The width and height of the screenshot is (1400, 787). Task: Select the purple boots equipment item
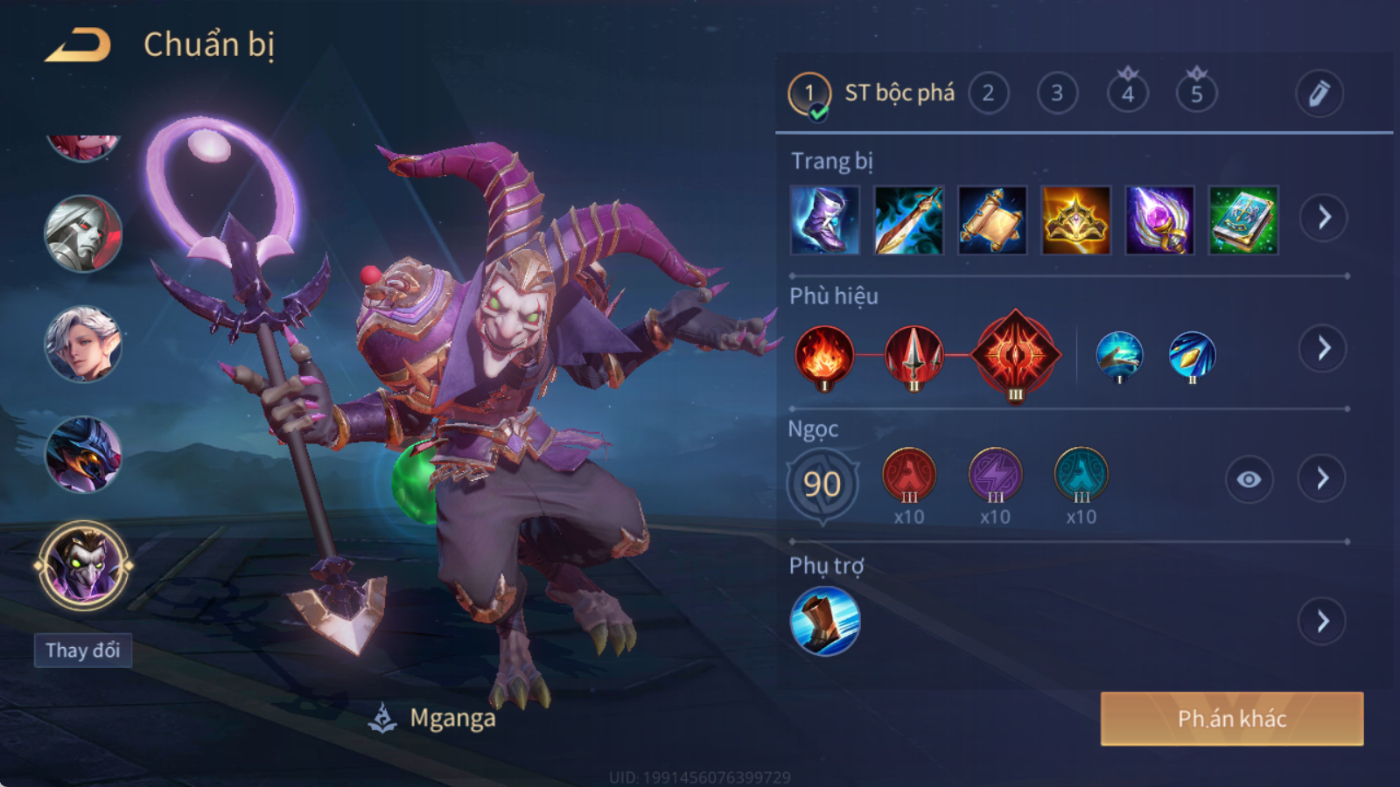click(825, 220)
